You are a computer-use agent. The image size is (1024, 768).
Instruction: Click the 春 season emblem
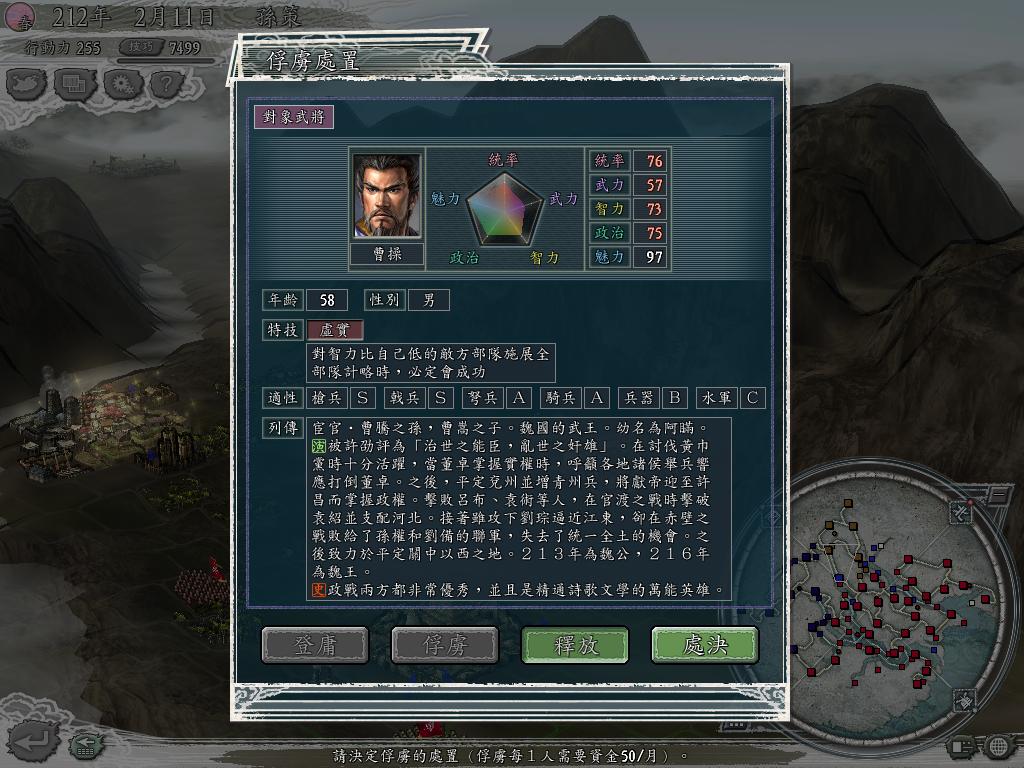point(19,17)
